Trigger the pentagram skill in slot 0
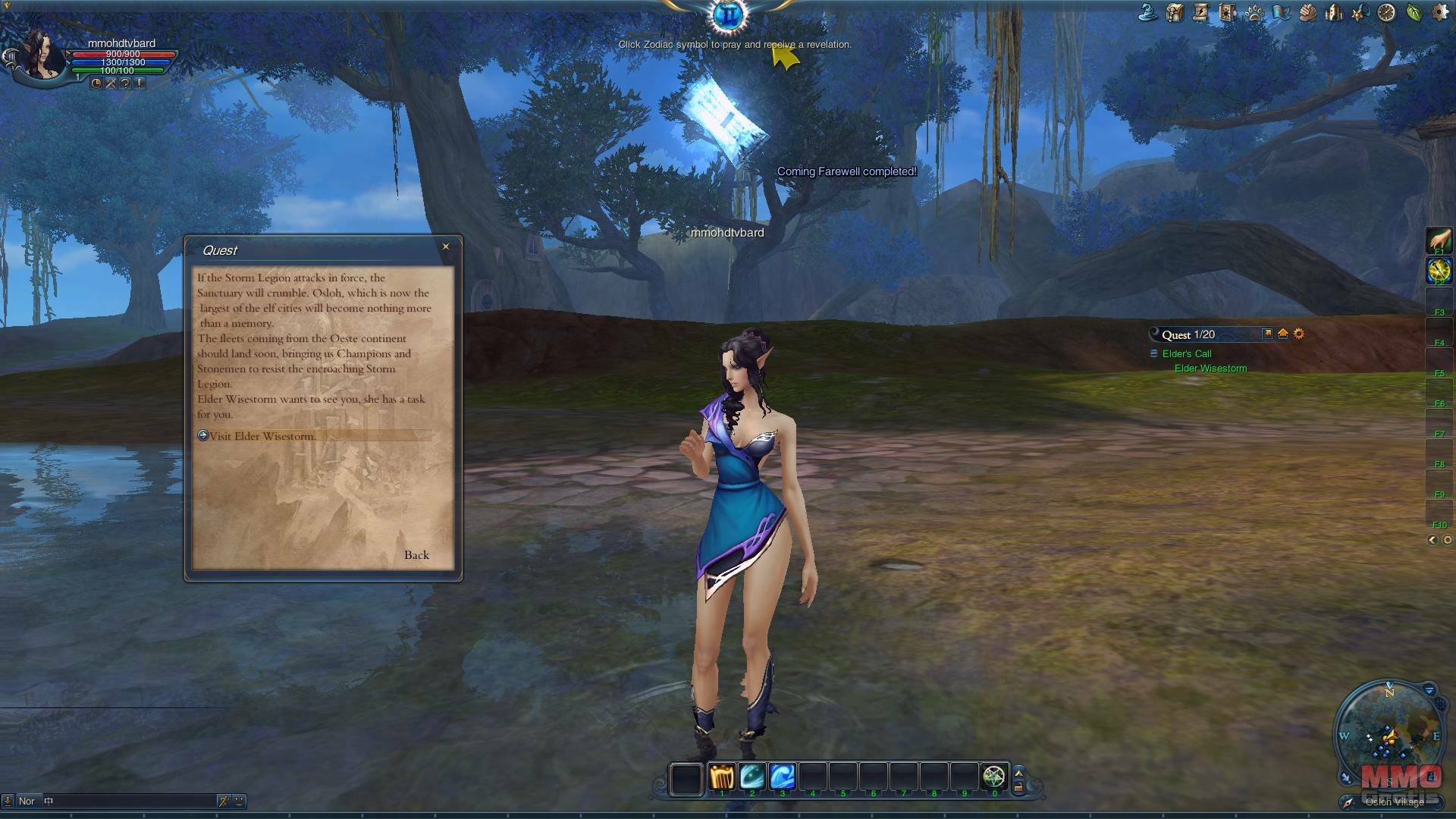 tap(993, 777)
